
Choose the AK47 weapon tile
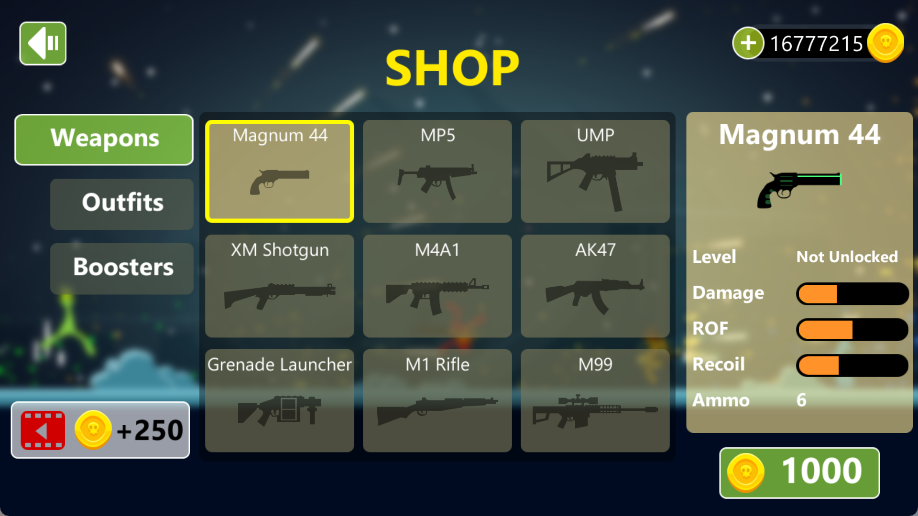click(595, 286)
